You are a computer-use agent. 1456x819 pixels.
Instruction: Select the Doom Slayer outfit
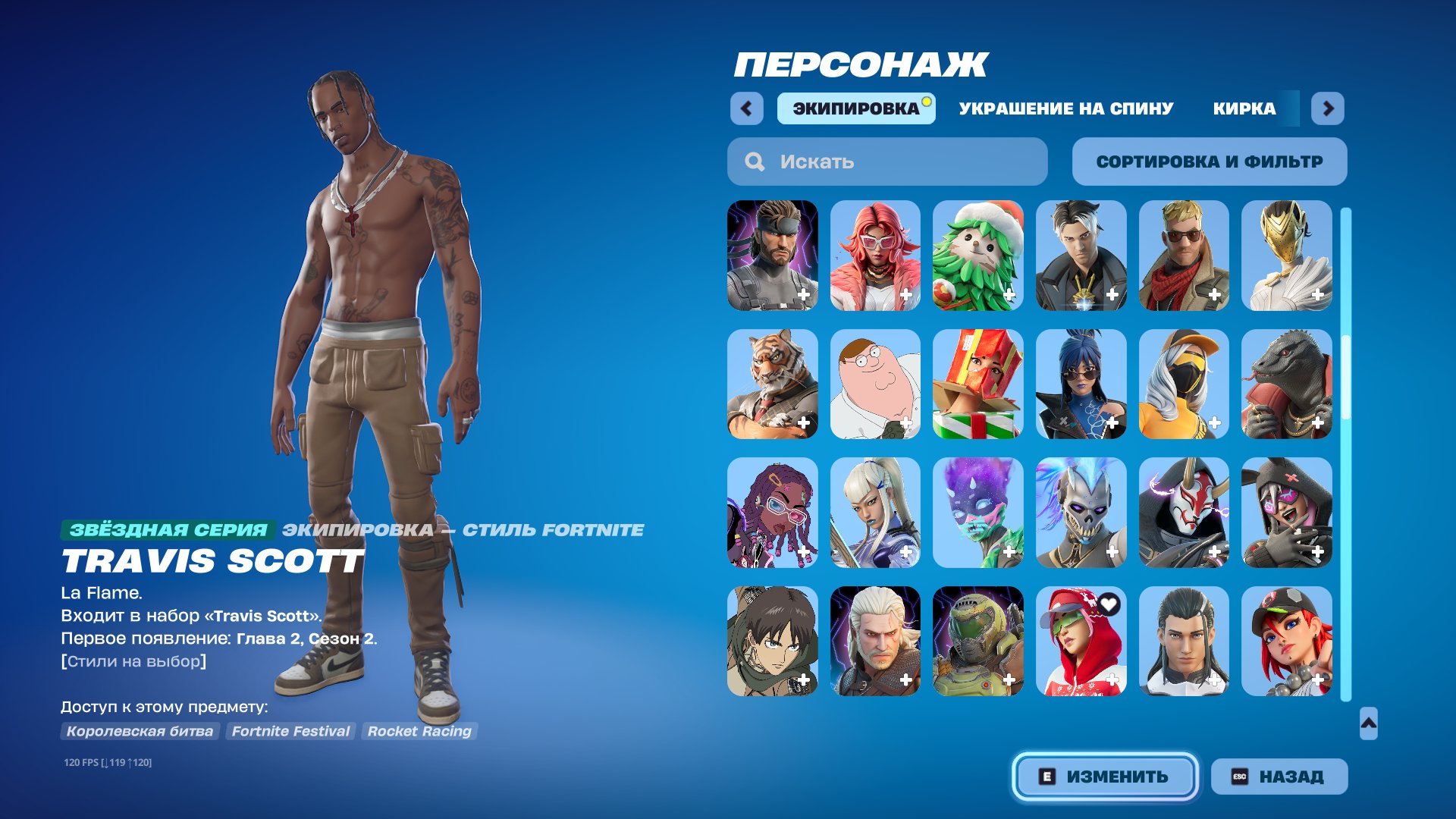[x=978, y=641]
